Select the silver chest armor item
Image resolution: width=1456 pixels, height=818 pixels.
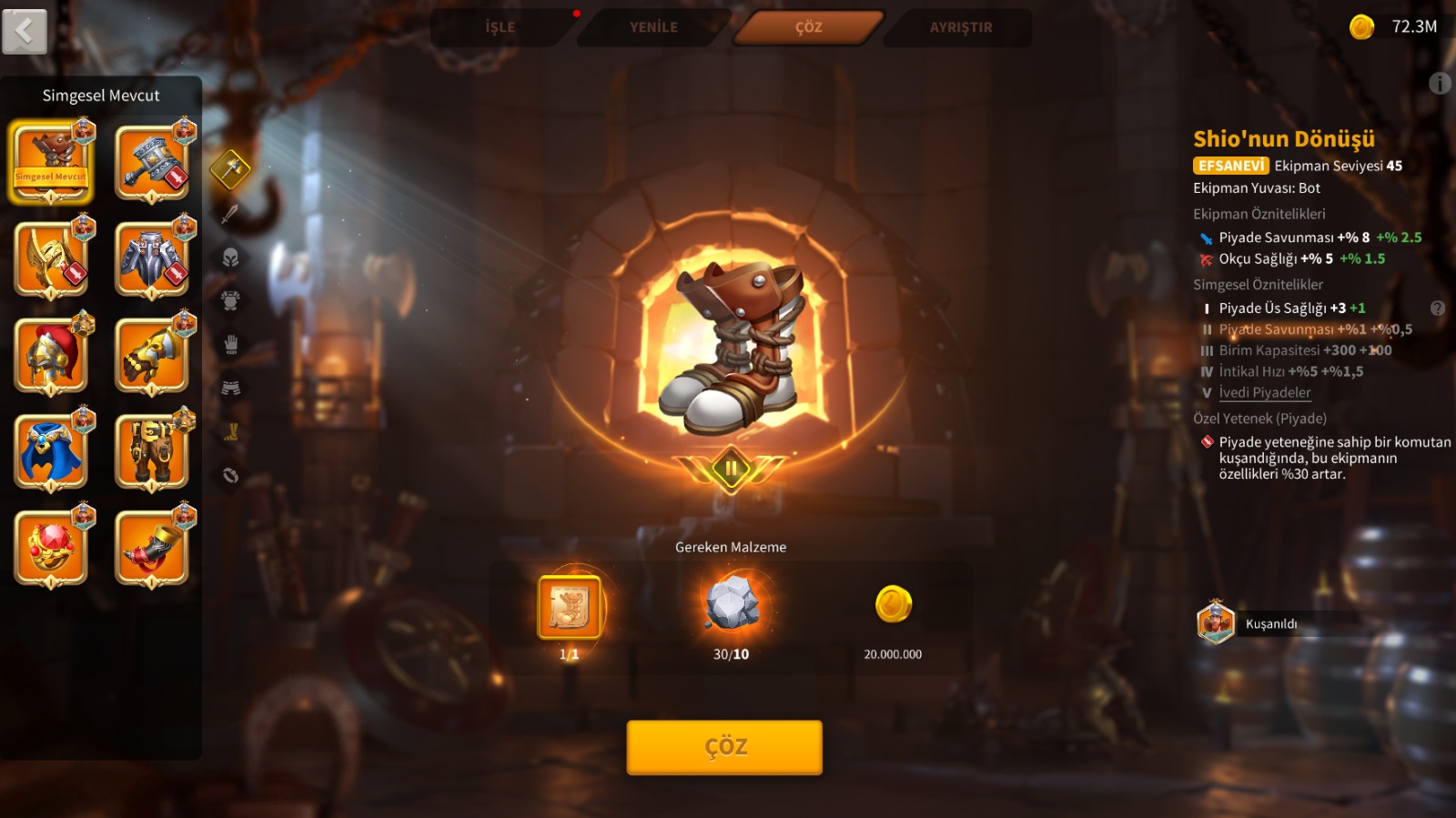pyautogui.click(x=152, y=259)
